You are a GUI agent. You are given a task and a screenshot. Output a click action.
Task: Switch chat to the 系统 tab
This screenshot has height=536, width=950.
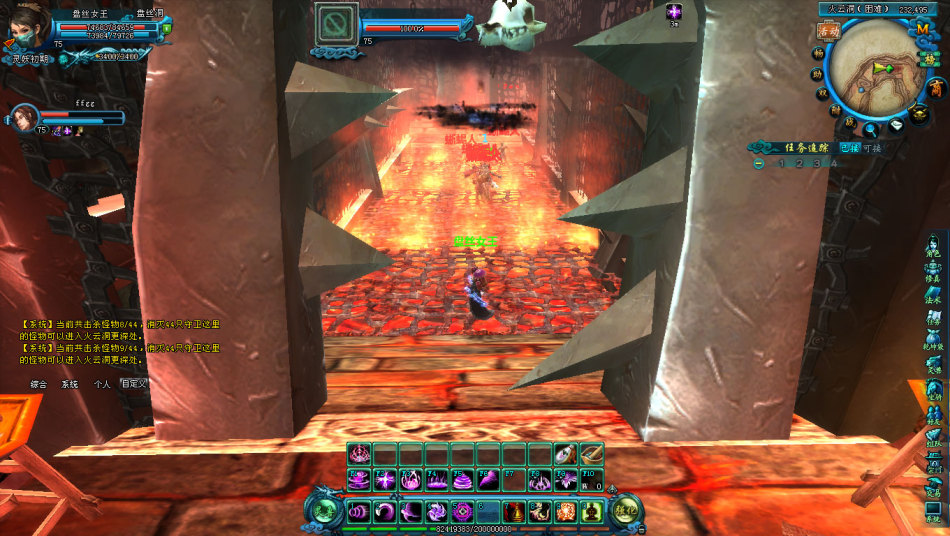click(x=69, y=384)
